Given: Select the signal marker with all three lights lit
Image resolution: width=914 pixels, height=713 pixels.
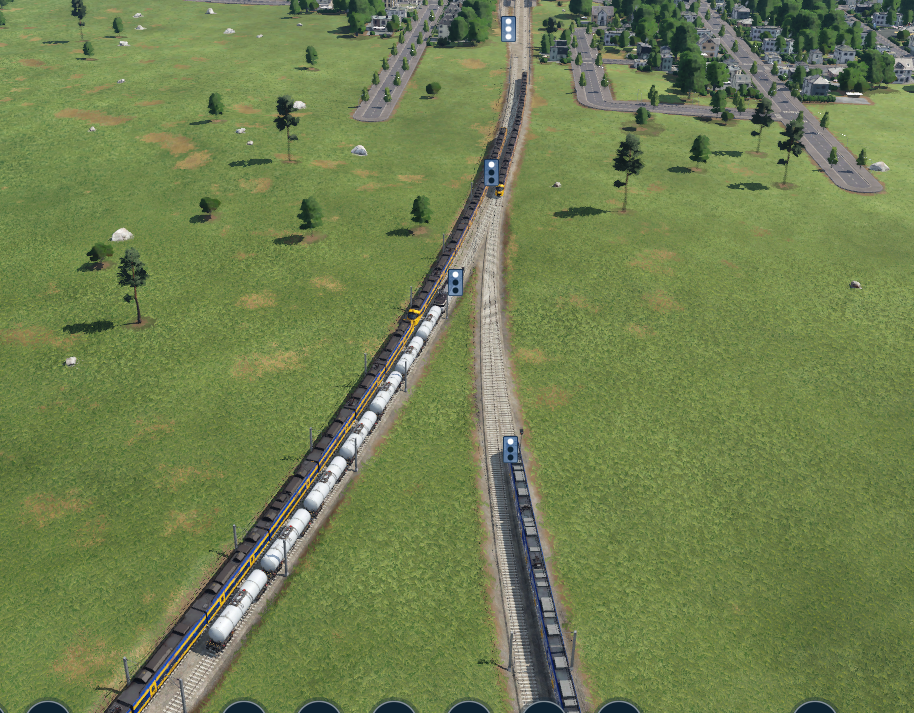Looking at the screenshot, I should 508,28.
